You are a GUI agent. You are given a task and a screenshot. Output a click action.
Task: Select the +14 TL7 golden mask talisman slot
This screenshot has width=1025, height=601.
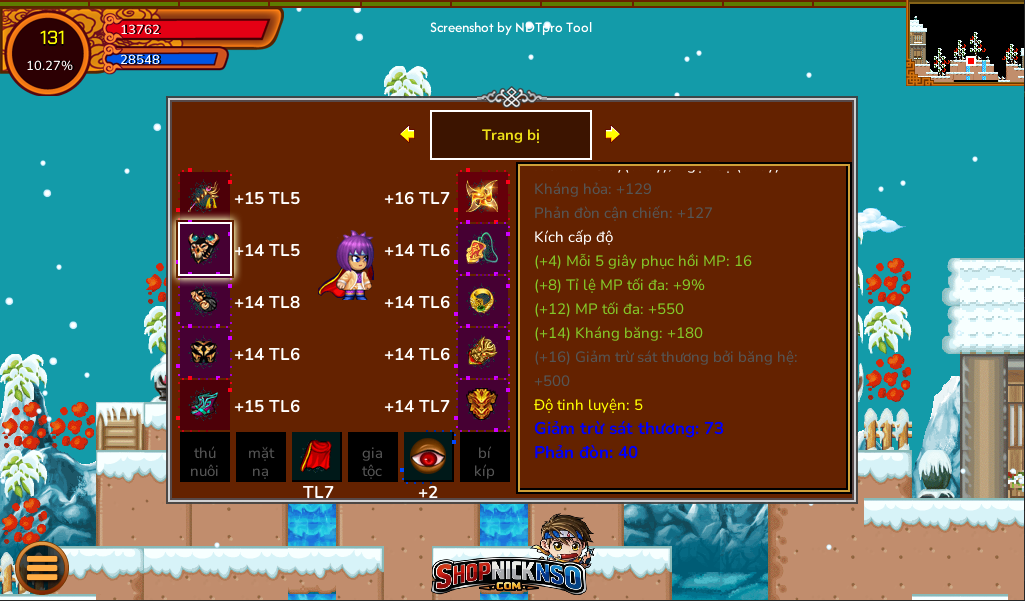484,406
